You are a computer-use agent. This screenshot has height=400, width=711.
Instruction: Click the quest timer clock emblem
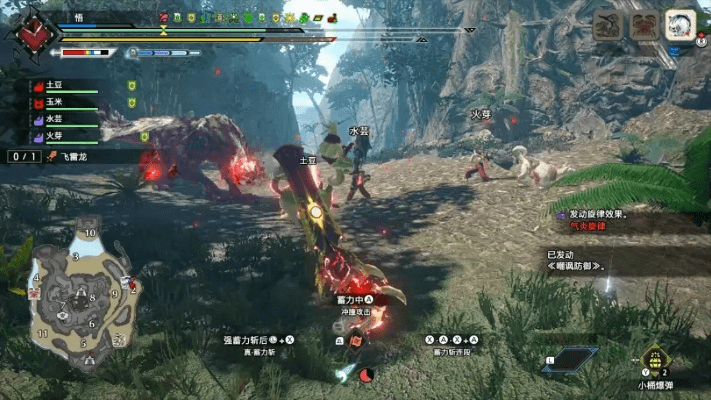[x=32, y=32]
